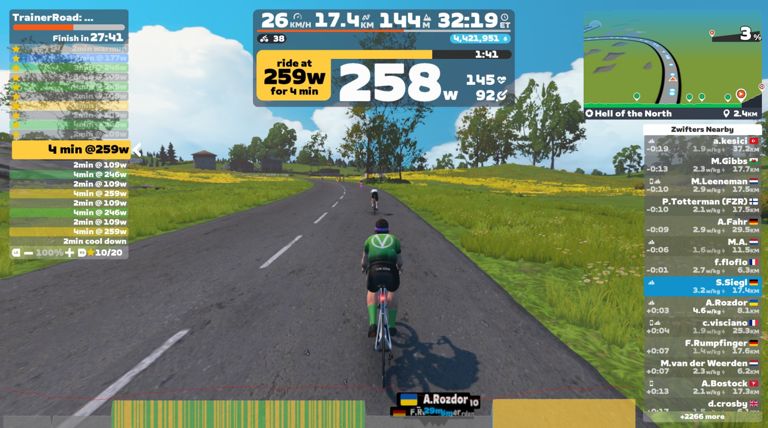Select F.Rumpfinger in the riders list
The height and width of the screenshot is (428, 768).
coord(704,346)
